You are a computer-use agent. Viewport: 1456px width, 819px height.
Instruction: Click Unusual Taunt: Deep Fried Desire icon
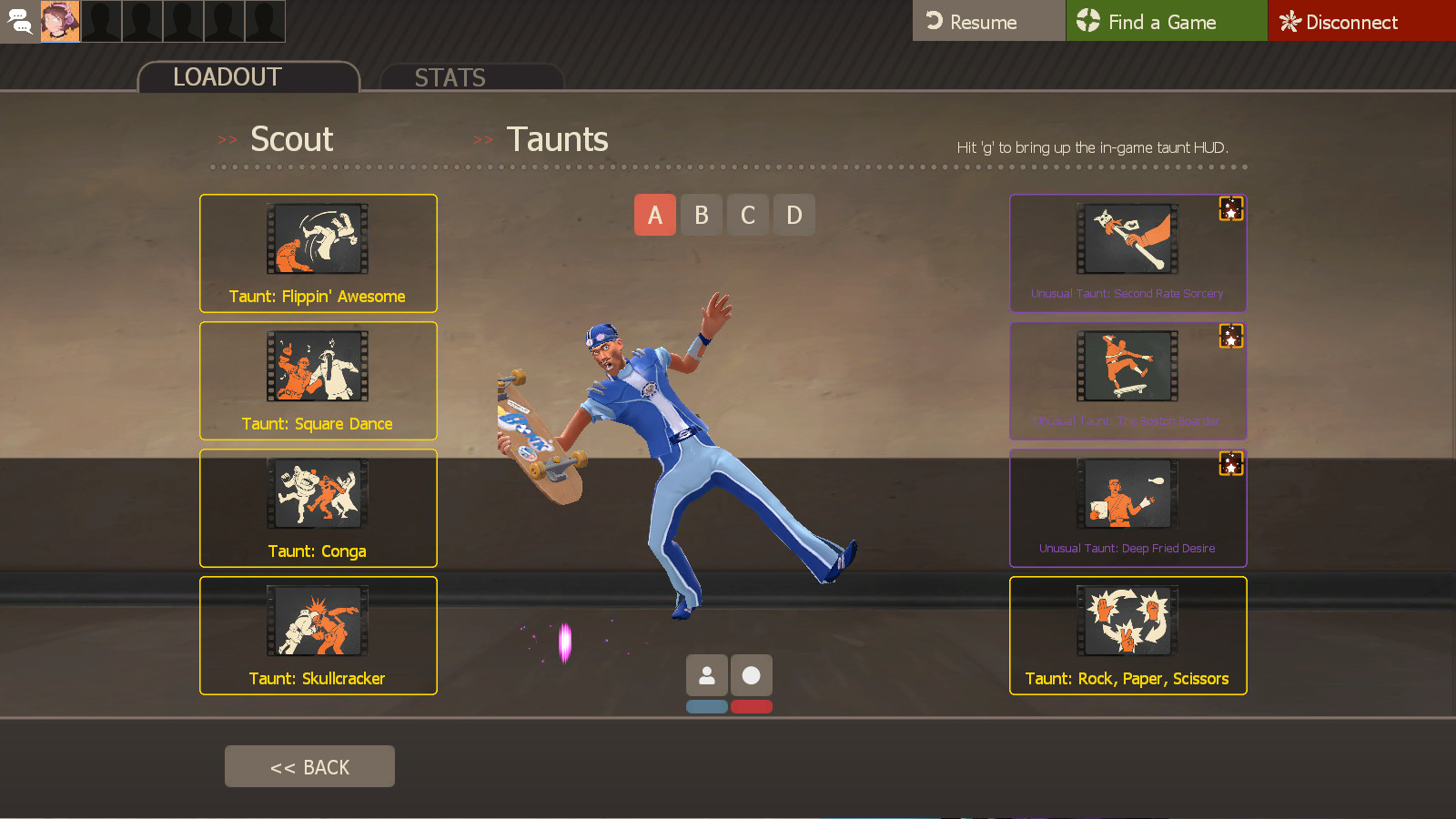pos(1127,494)
